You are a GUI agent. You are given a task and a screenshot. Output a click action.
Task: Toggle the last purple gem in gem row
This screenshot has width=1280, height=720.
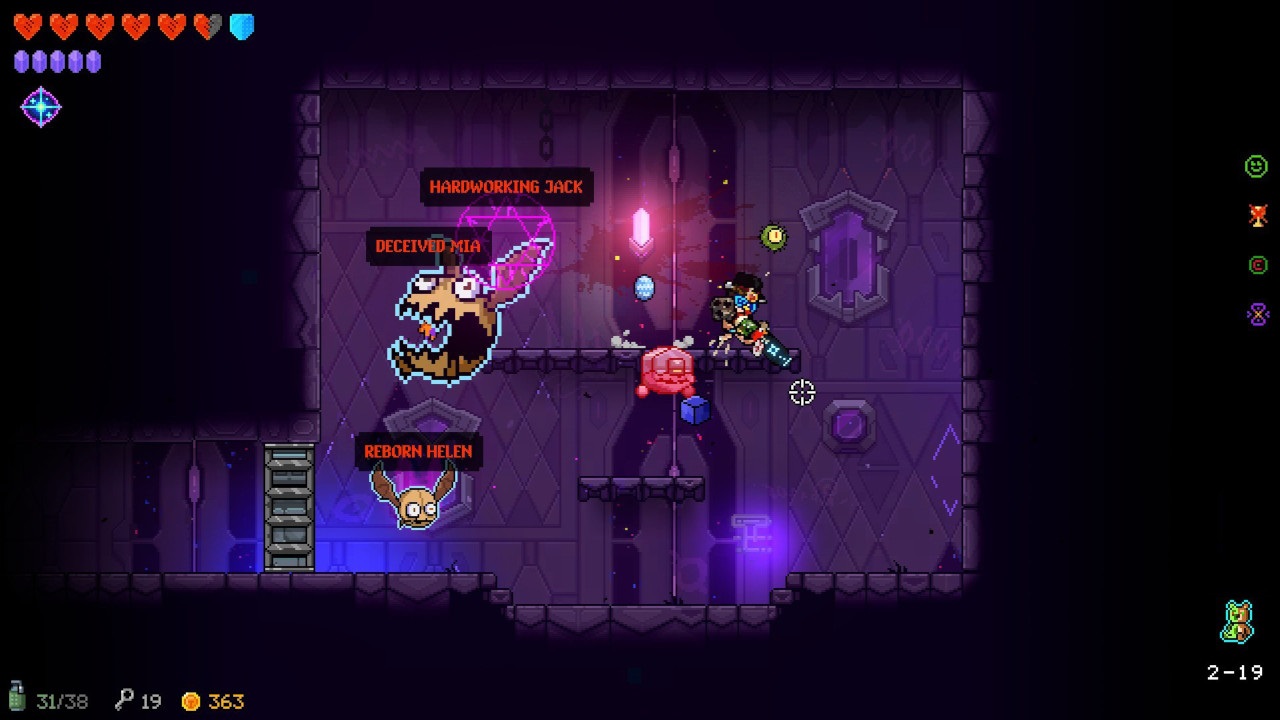92,61
